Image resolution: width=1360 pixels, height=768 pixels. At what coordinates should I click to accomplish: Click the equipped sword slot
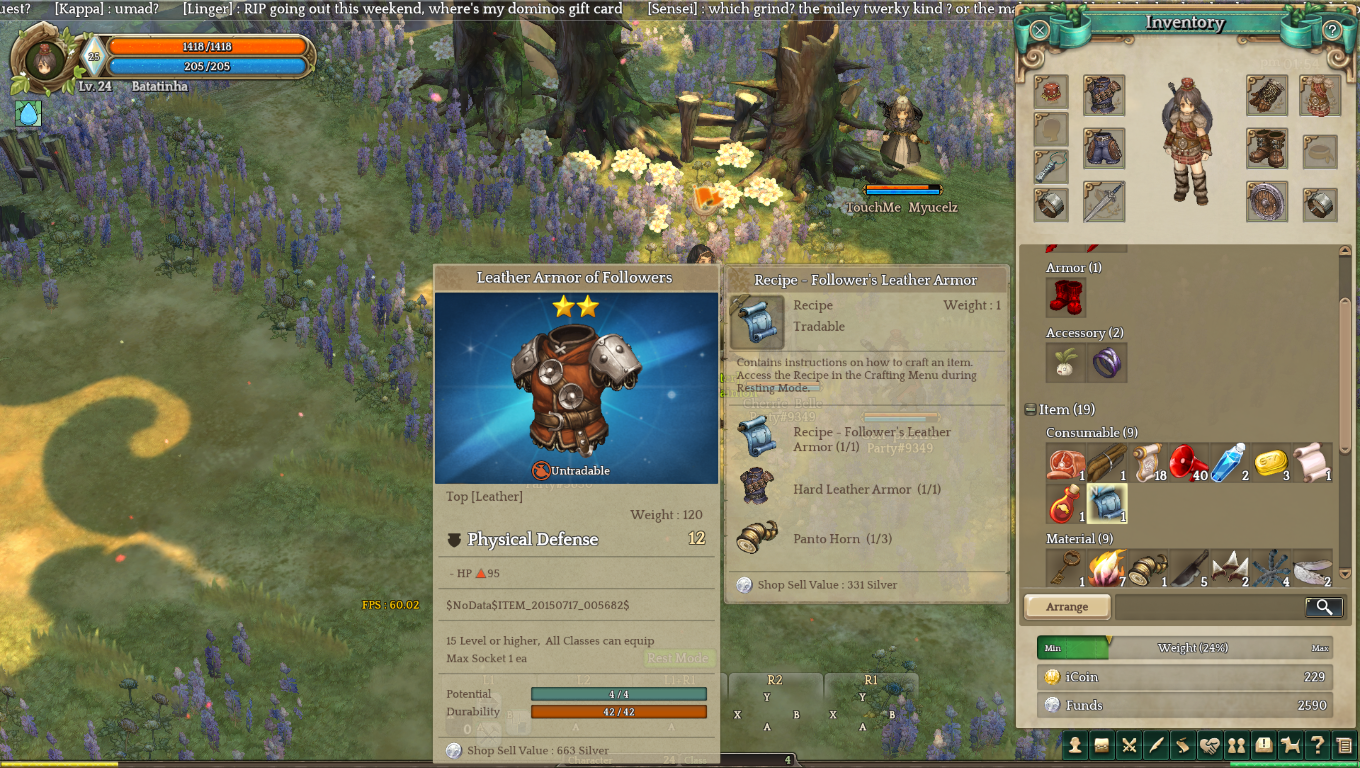1104,202
